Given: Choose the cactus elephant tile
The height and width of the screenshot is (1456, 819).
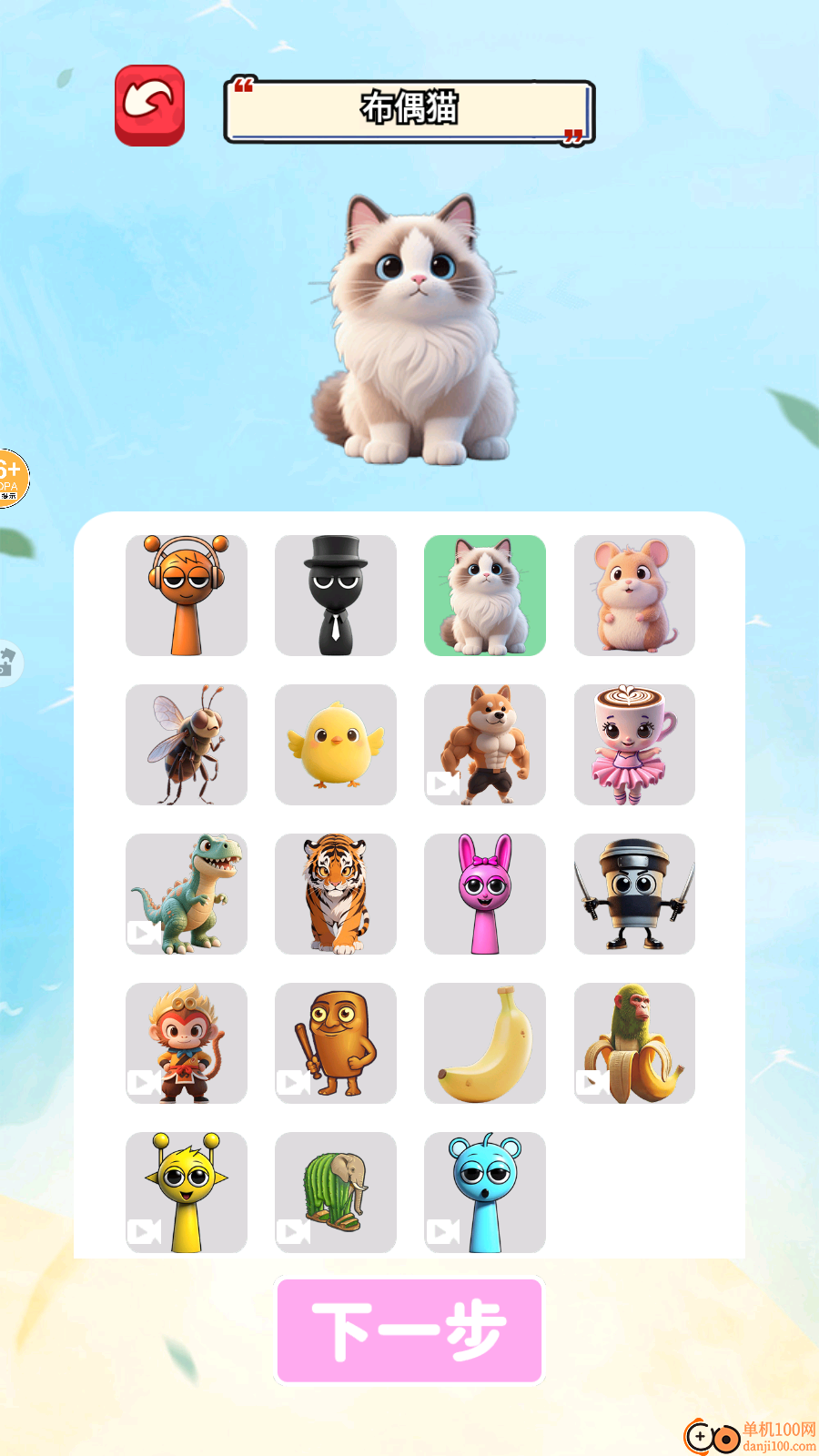Looking at the screenshot, I should tap(336, 1192).
